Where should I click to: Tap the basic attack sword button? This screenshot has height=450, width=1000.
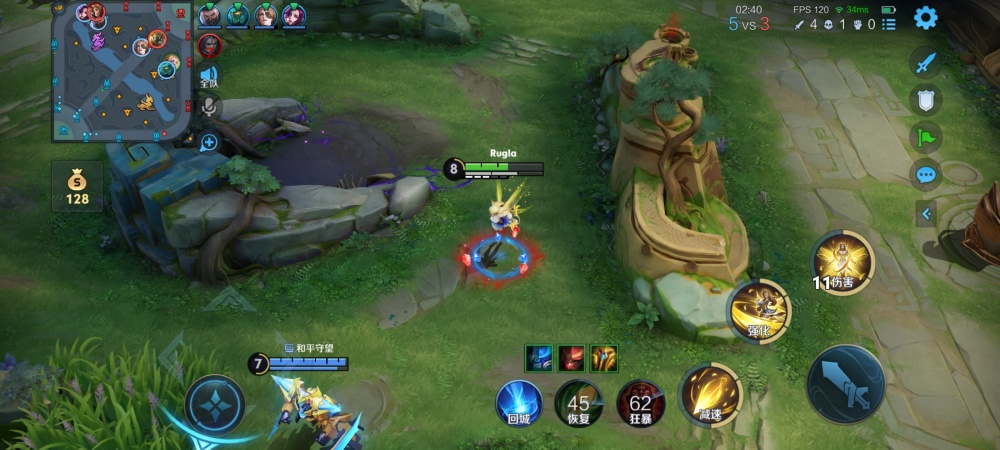click(x=845, y=384)
